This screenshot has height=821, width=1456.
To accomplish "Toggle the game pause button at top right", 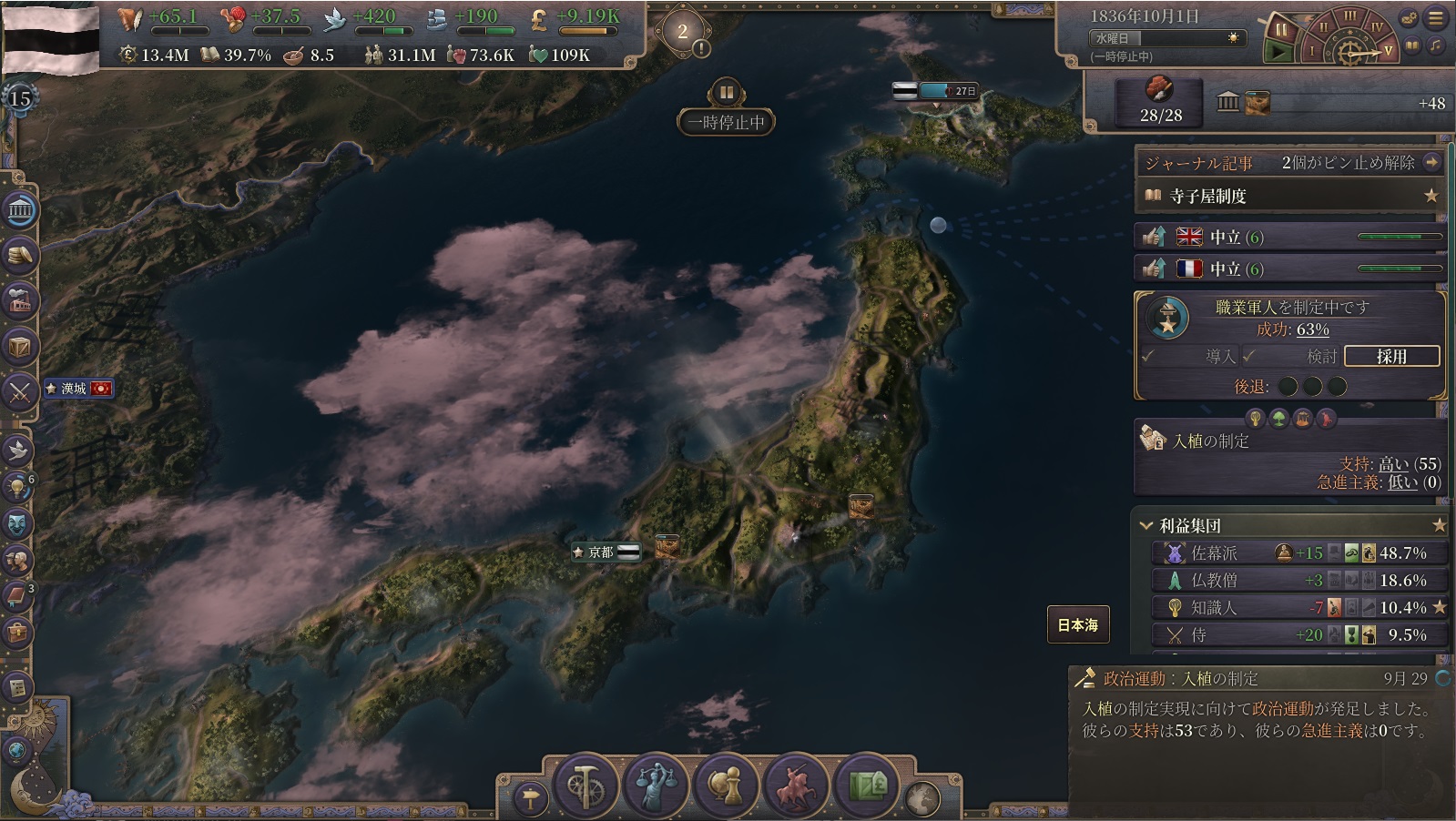I will coord(1281,29).
